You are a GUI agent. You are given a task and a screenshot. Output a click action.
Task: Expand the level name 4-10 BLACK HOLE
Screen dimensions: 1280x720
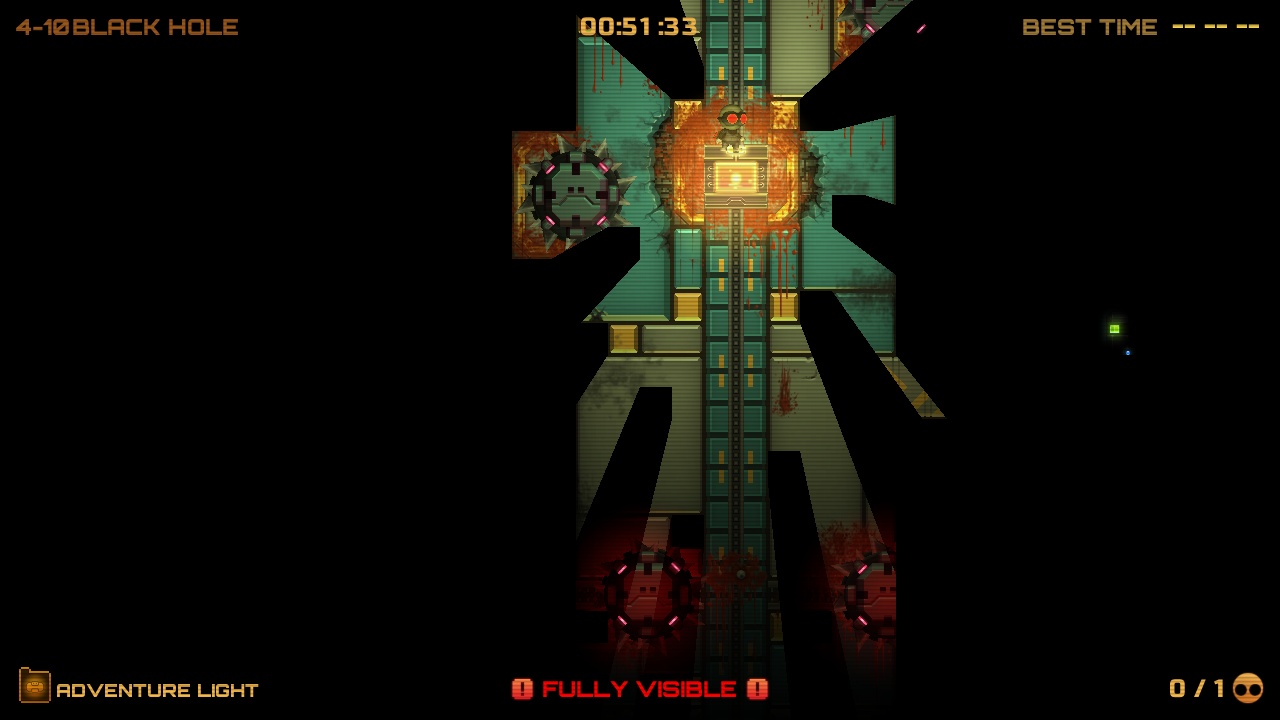[x=128, y=27]
